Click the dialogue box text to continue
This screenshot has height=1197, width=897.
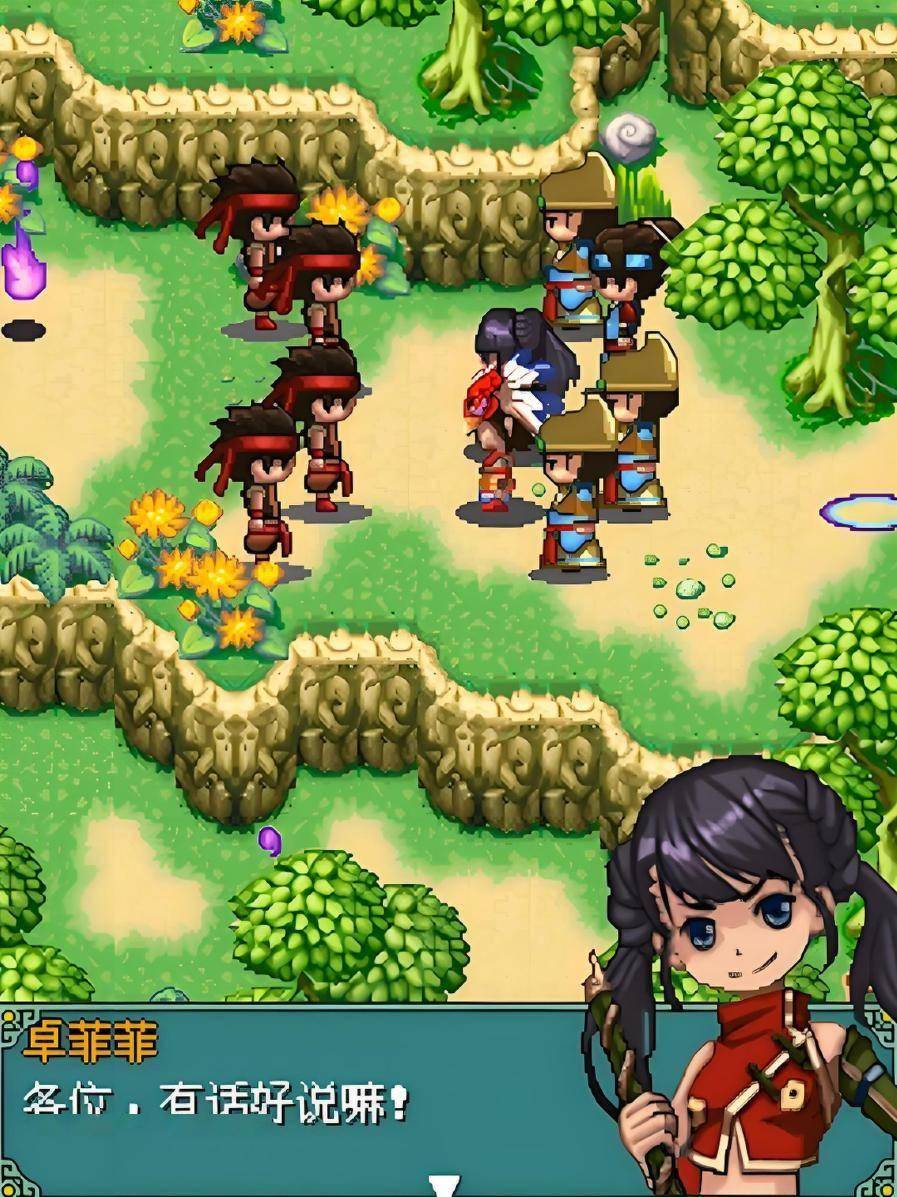coord(217,1105)
